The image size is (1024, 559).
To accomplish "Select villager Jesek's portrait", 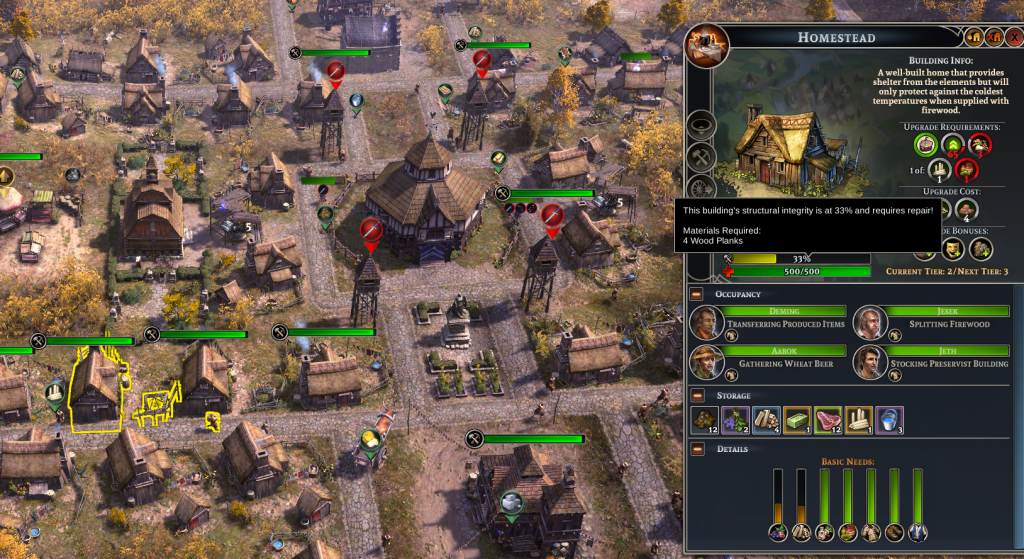I will pos(870,322).
